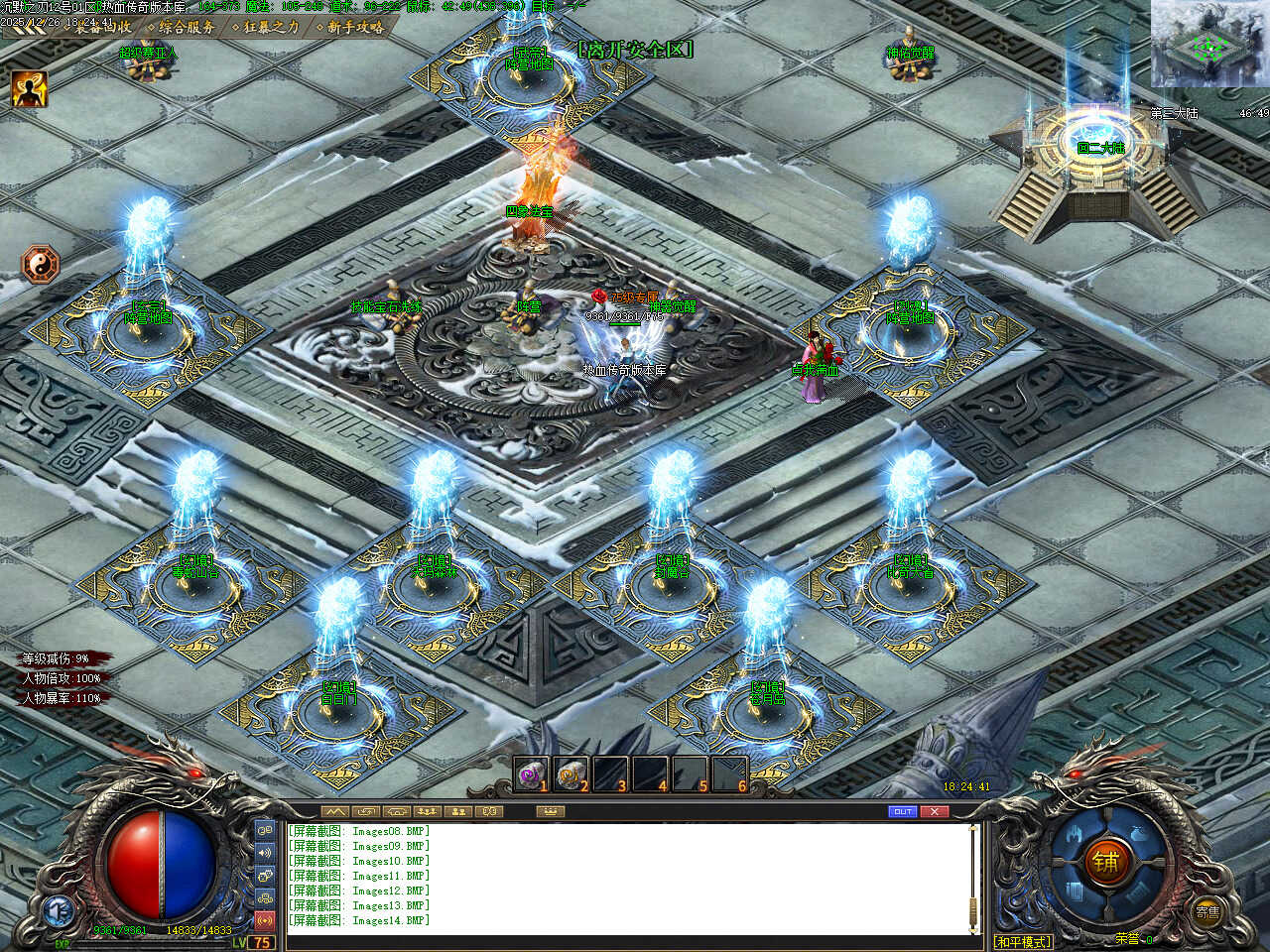Click the yin-yang bagua icon

pyautogui.click(x=40, y=265)
